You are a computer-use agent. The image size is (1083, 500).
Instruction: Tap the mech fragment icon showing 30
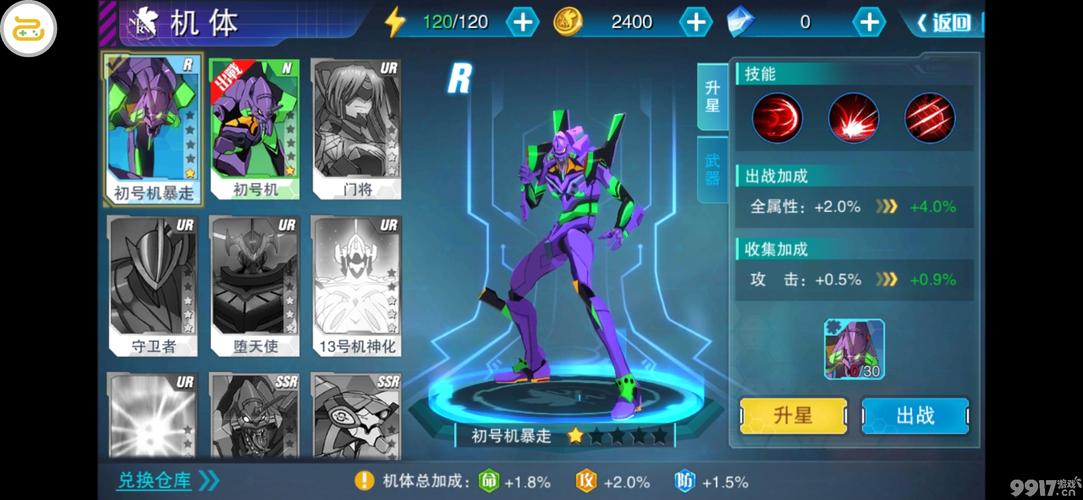coord(854,349)
